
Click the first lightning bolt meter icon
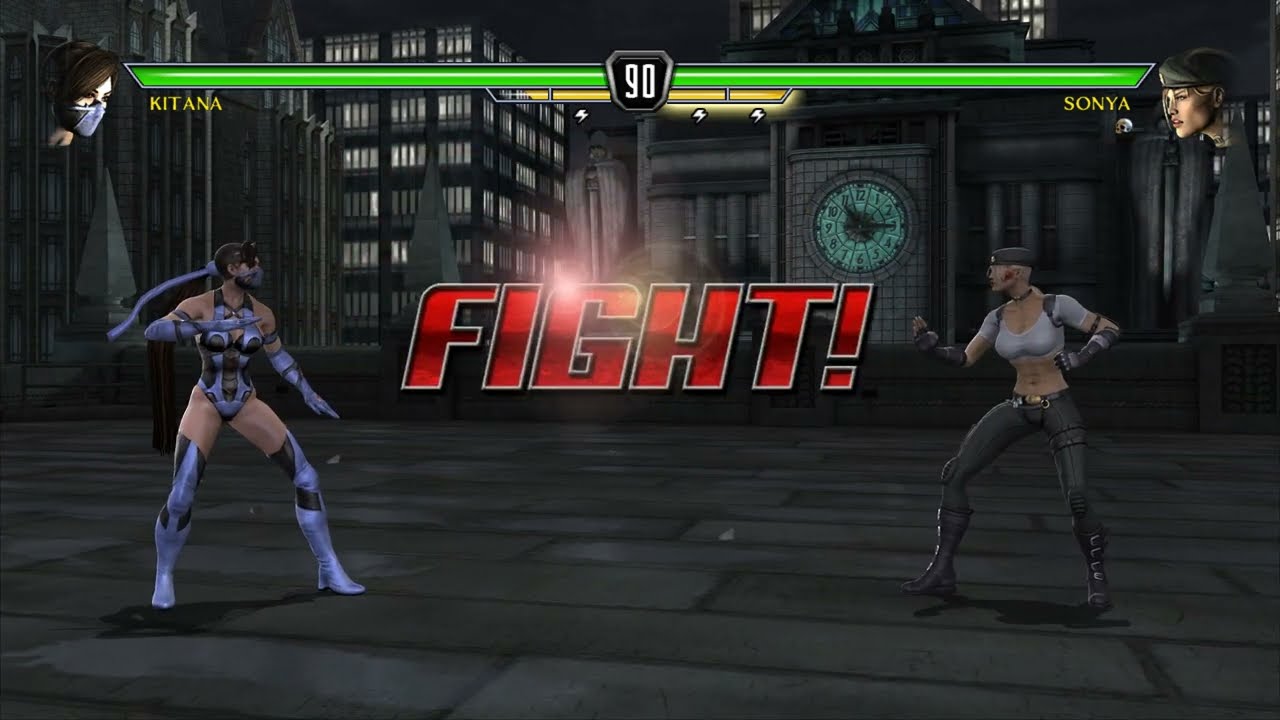pyautogui.click(x=581, y=115)
